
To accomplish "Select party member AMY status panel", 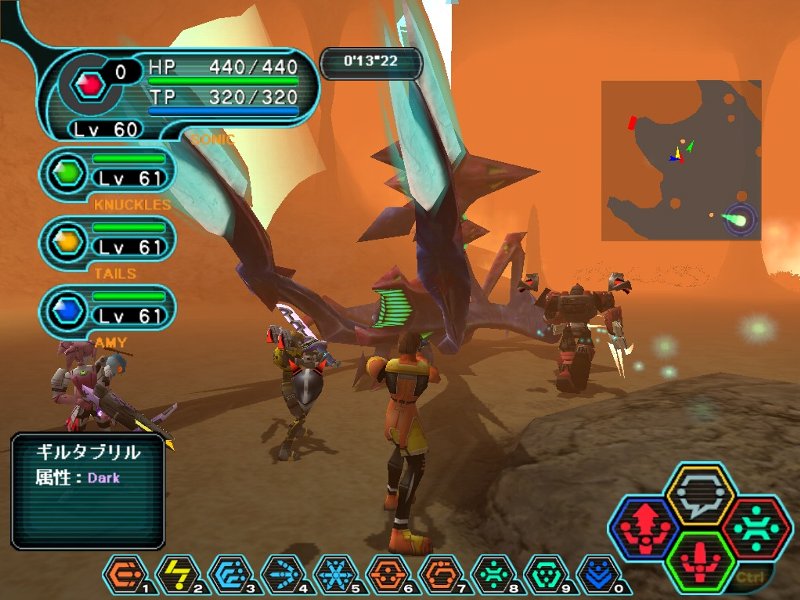I will (108, 309).
